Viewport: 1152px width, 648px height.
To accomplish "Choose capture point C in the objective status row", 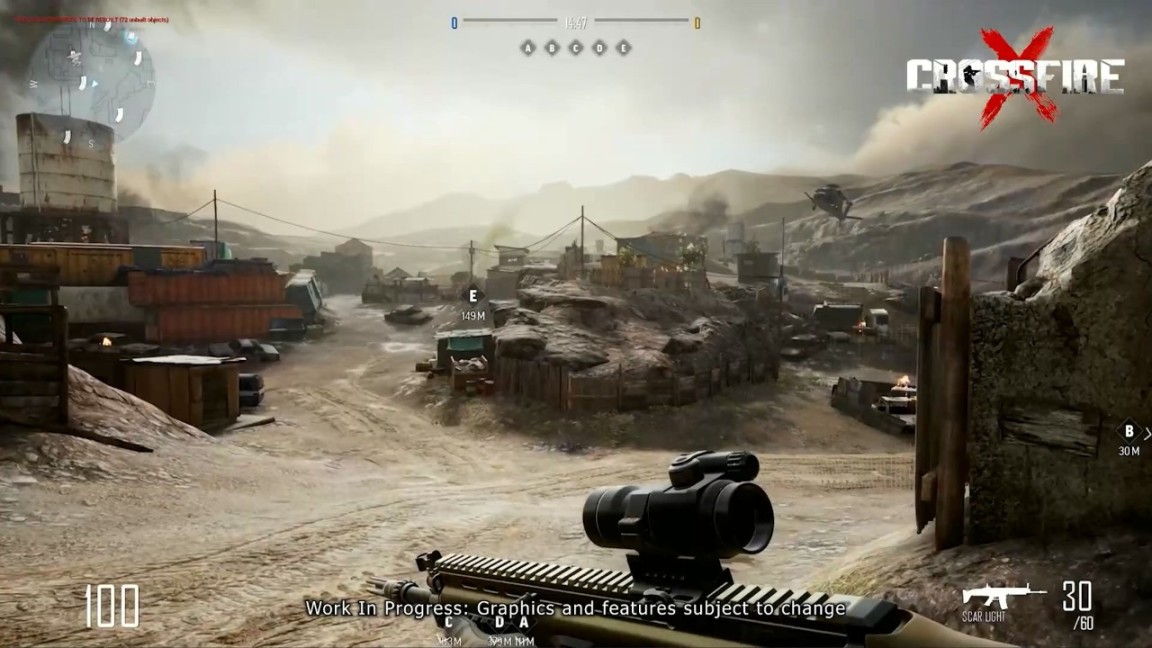I will (x=575, y=48).
